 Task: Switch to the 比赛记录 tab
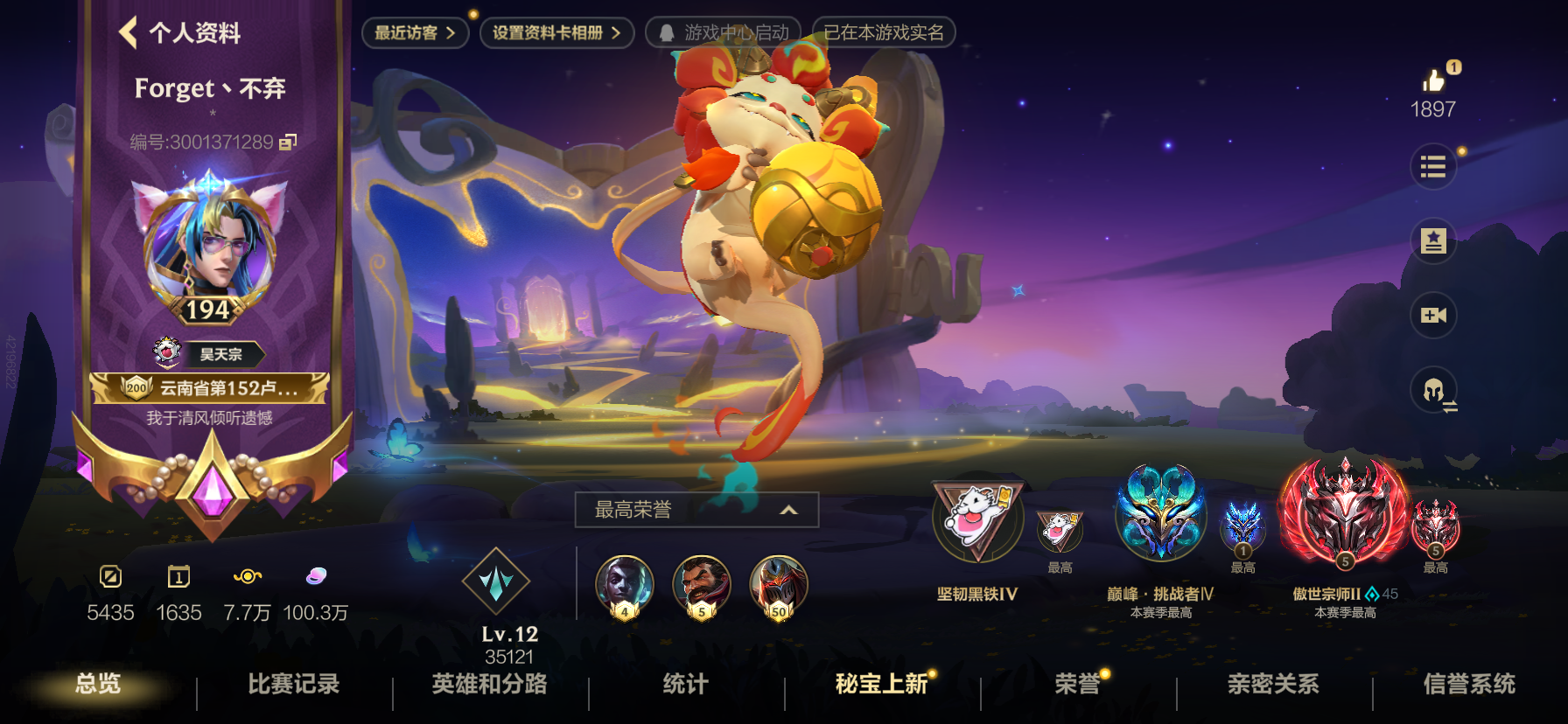294,684
